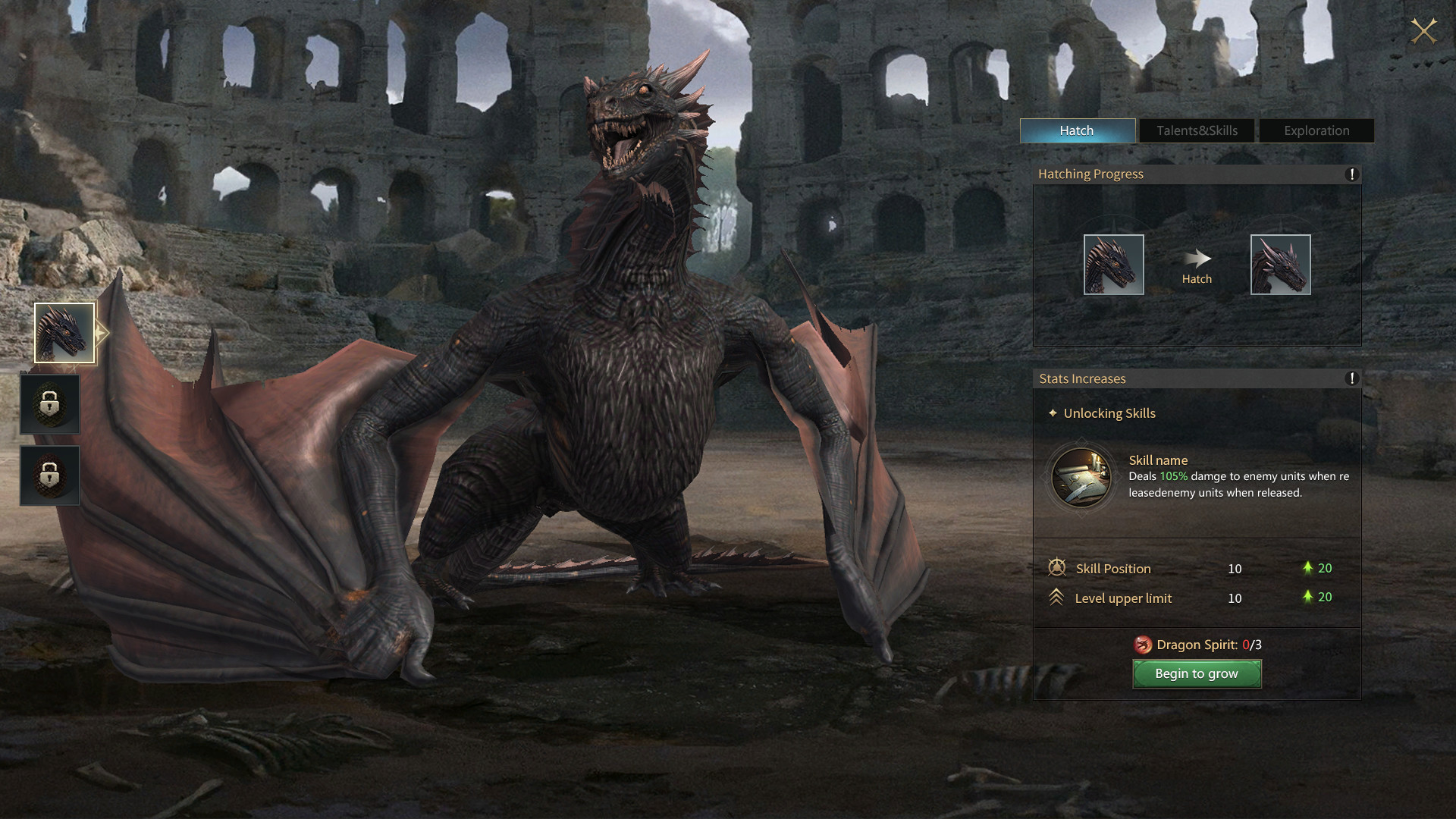Viewport: 1456px width, 819px height.
Task: View the next hatch stage dragon portrait
Action: pos(1280,265)
